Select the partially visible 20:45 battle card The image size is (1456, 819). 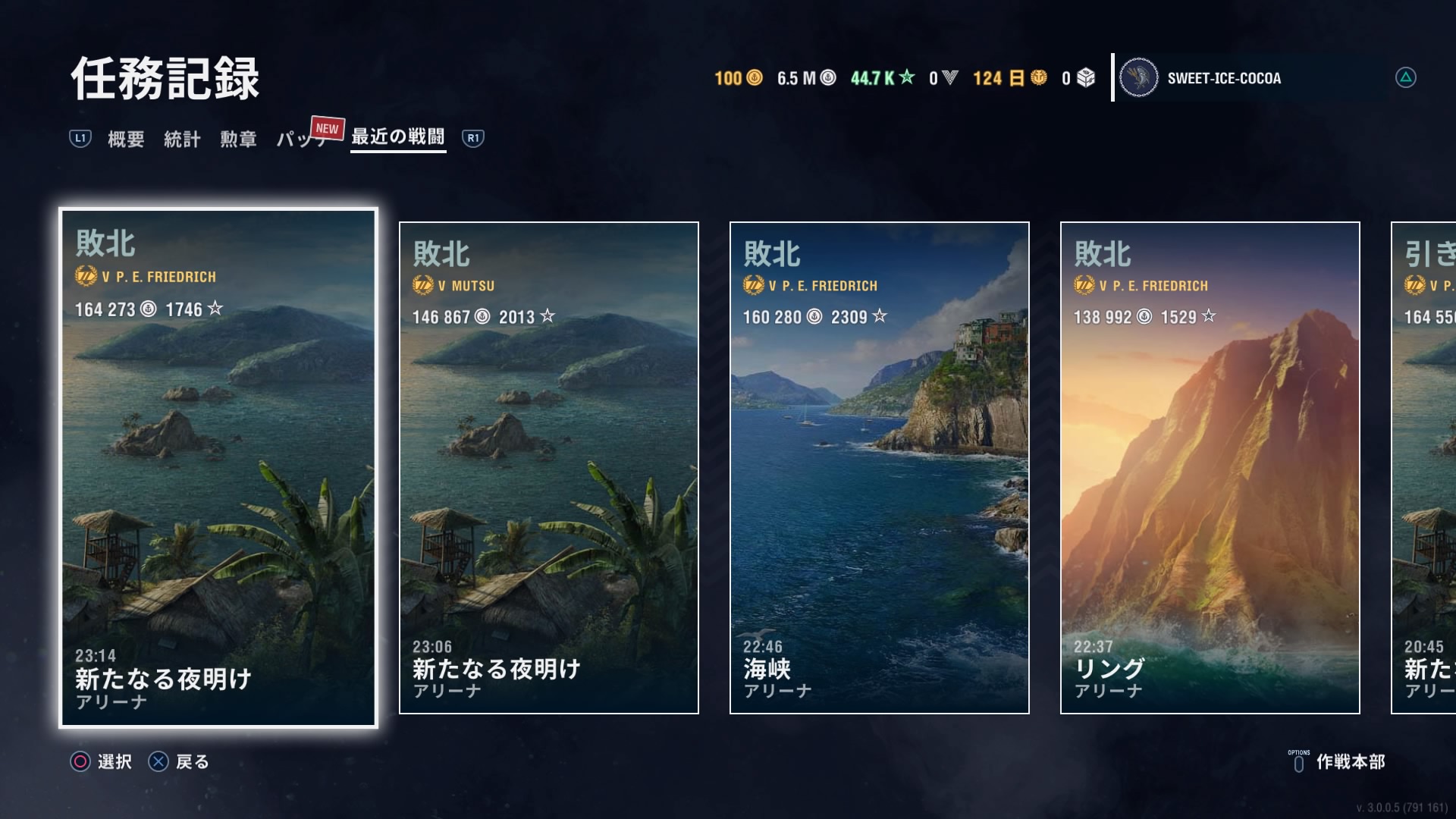(1424, 468)
